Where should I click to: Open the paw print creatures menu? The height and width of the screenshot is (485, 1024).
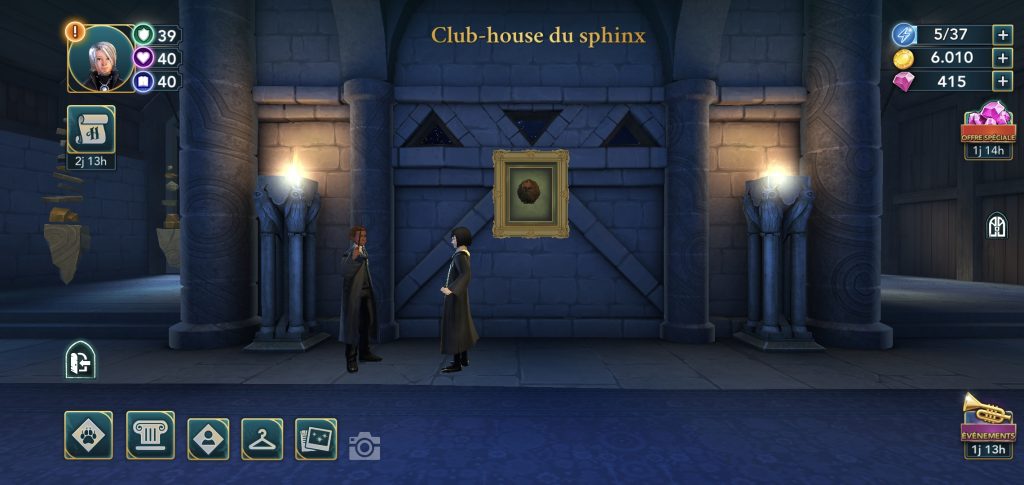(88, 435)
